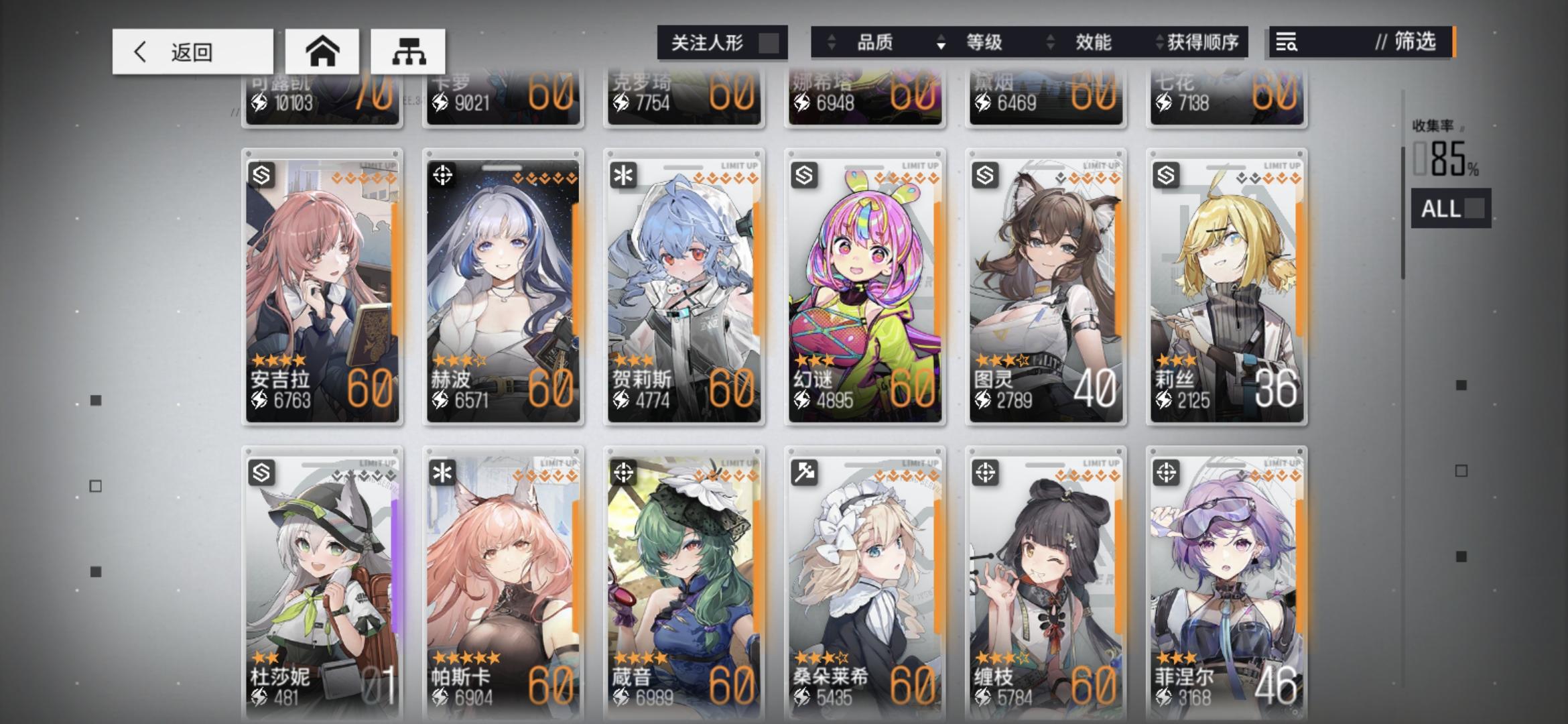Click the 返回 back button
This screenshot has width=1568, height=724.
tap(190, 52)
